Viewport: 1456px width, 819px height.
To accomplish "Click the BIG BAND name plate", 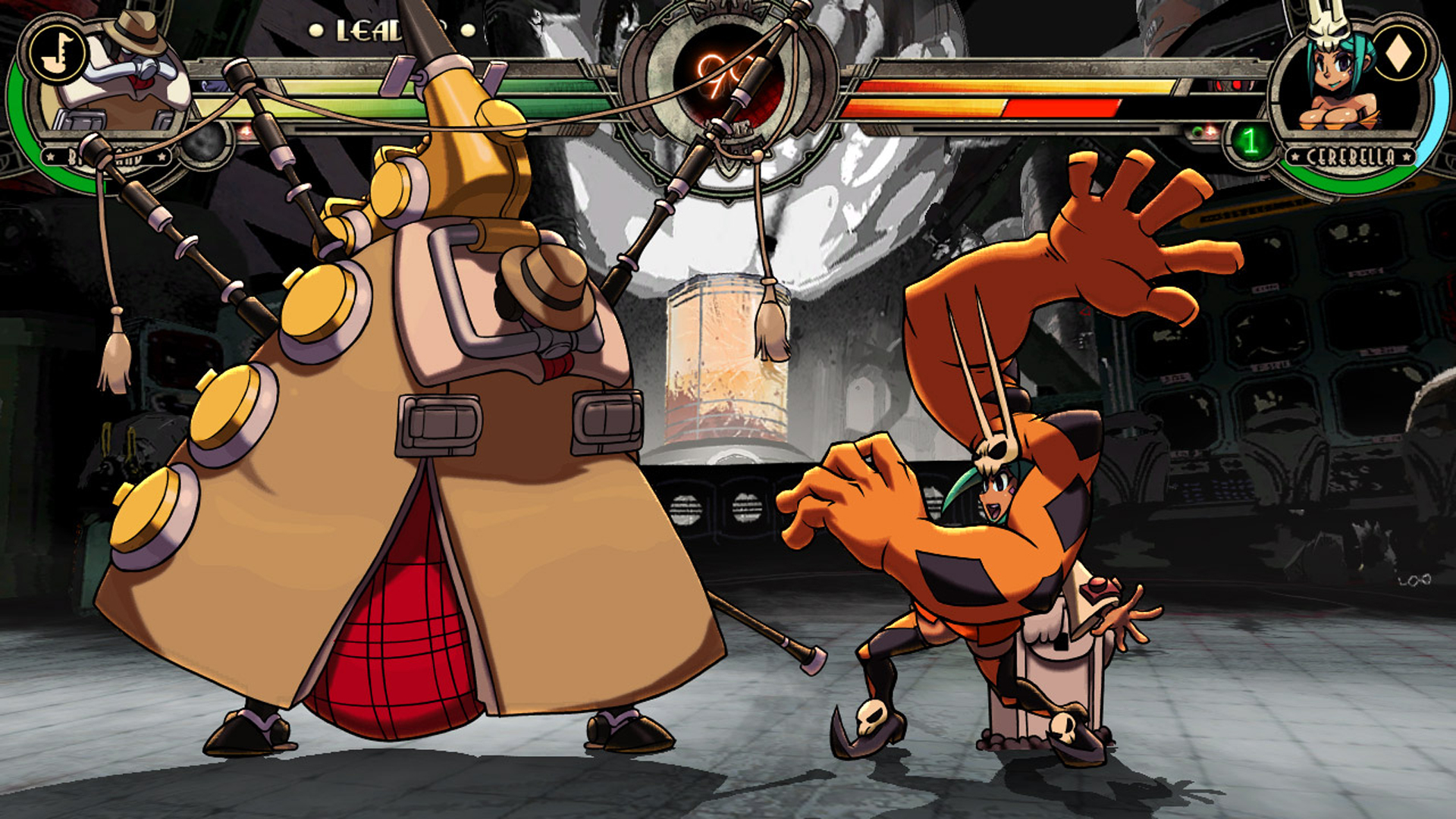I will coord(106,155).
